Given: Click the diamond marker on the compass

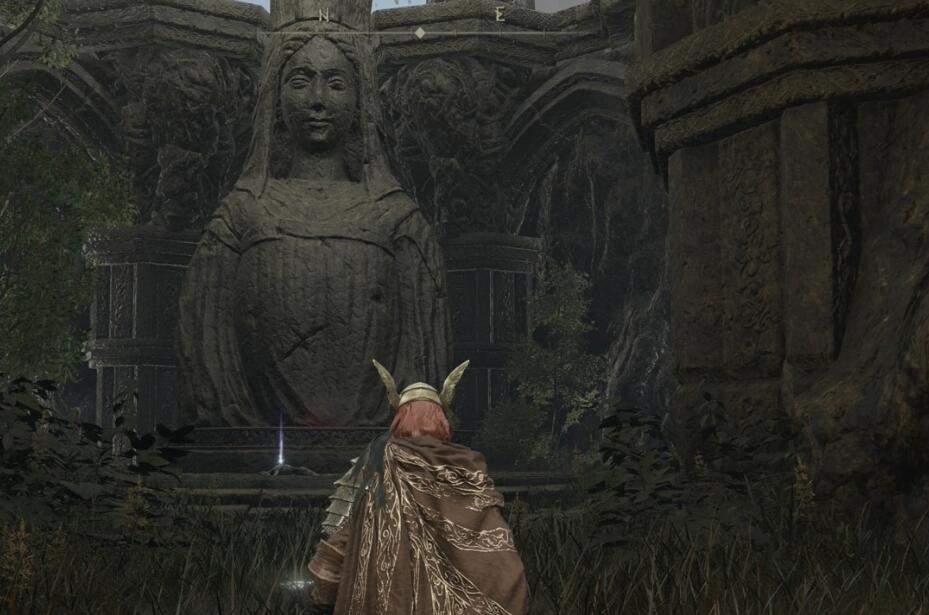Looking at the screenshot, I should coord(420,33).
